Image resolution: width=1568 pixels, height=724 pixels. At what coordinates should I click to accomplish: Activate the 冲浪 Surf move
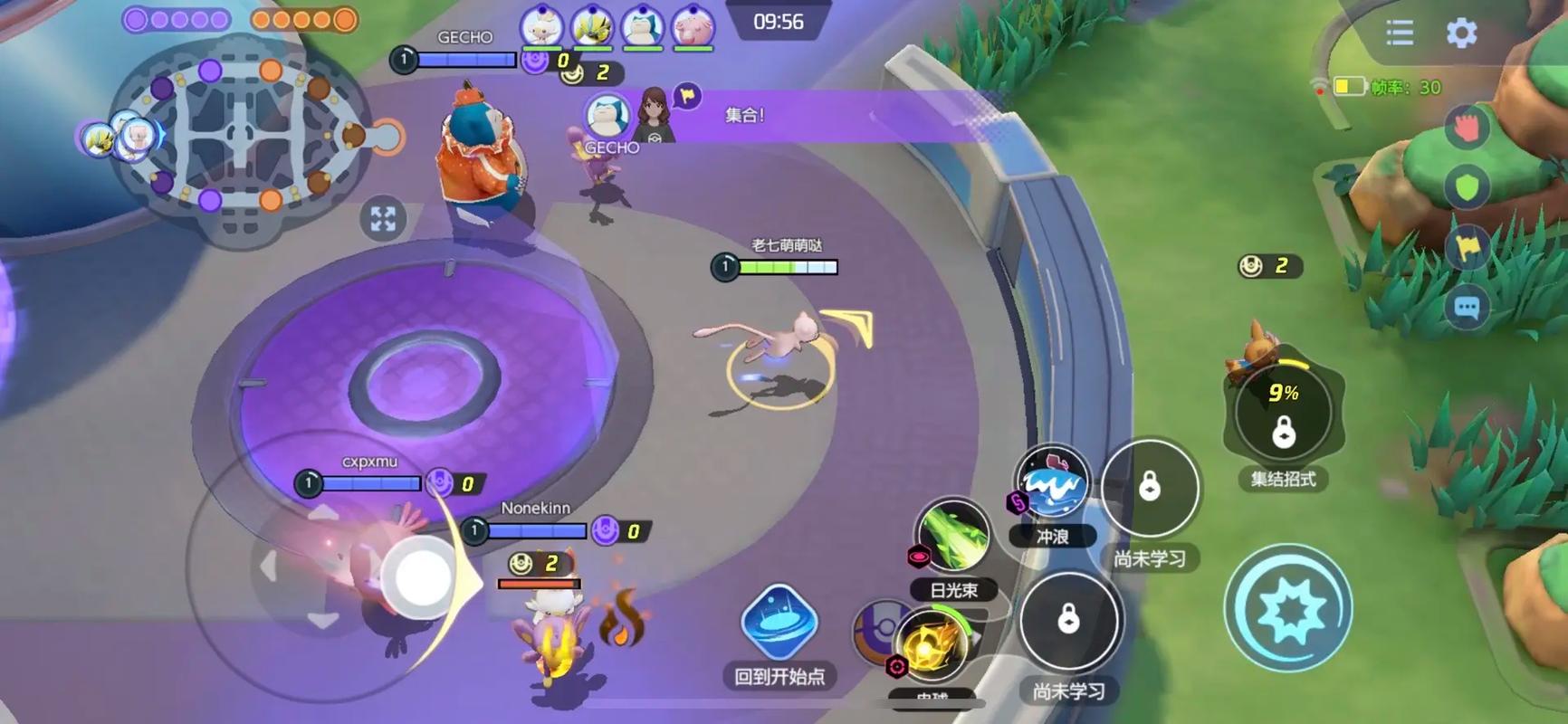click(1051, 484)
